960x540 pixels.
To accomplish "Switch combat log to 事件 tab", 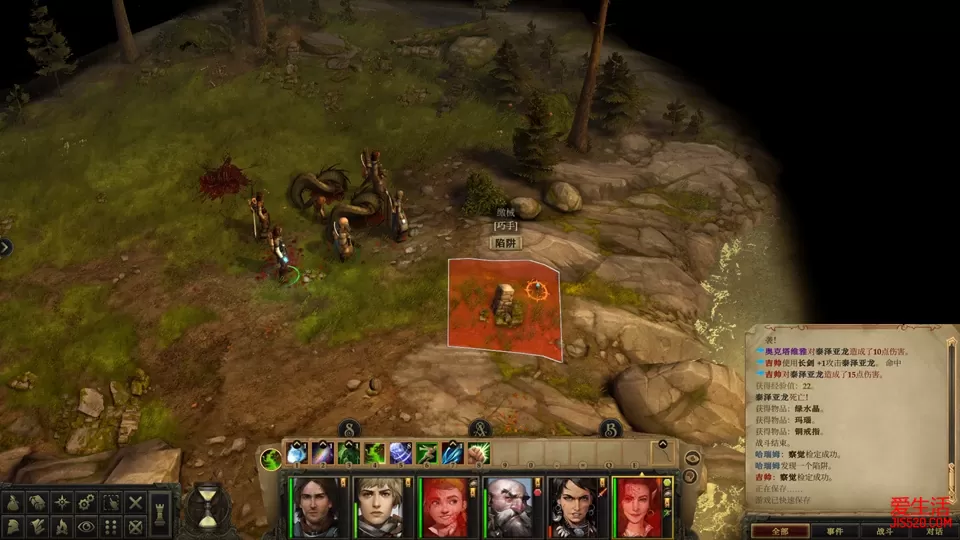I will click(x=833, y=531).
